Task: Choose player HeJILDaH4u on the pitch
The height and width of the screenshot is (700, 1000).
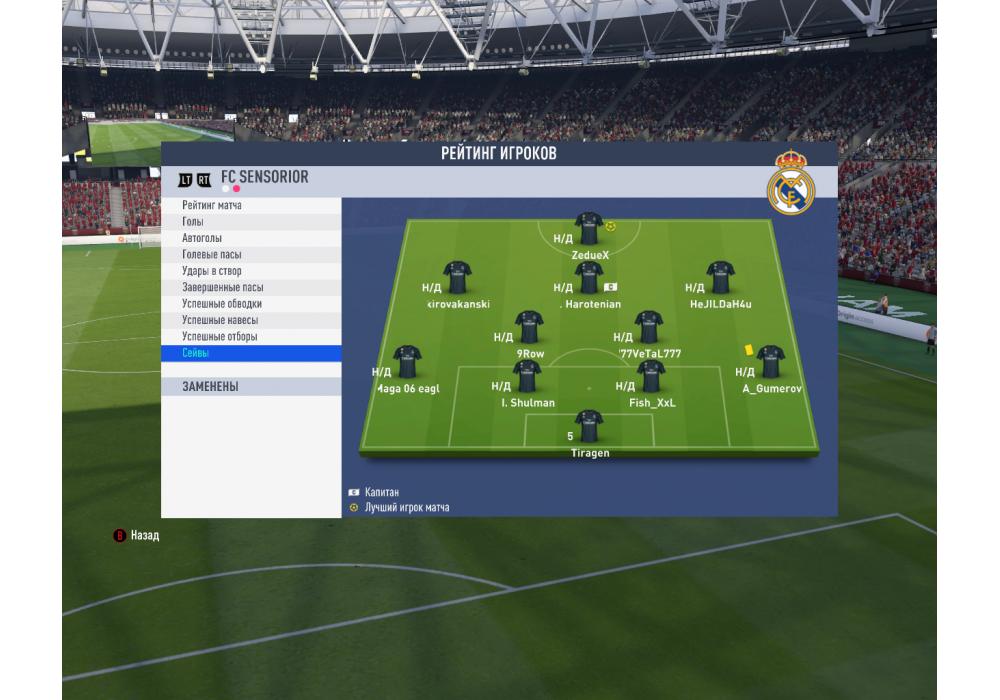Action: [x=720, y=278]
